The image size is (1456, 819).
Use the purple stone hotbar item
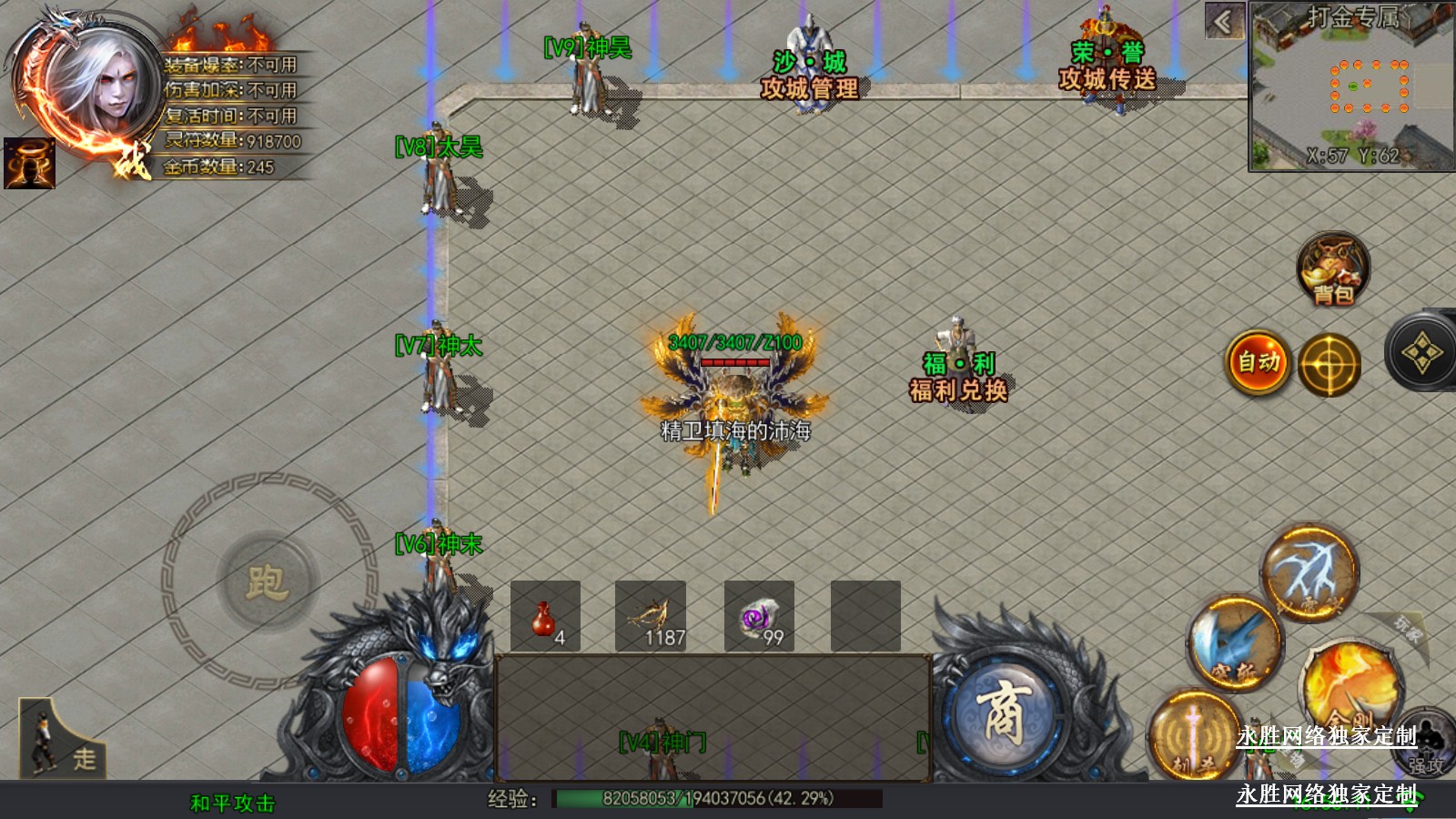[759, 617]
